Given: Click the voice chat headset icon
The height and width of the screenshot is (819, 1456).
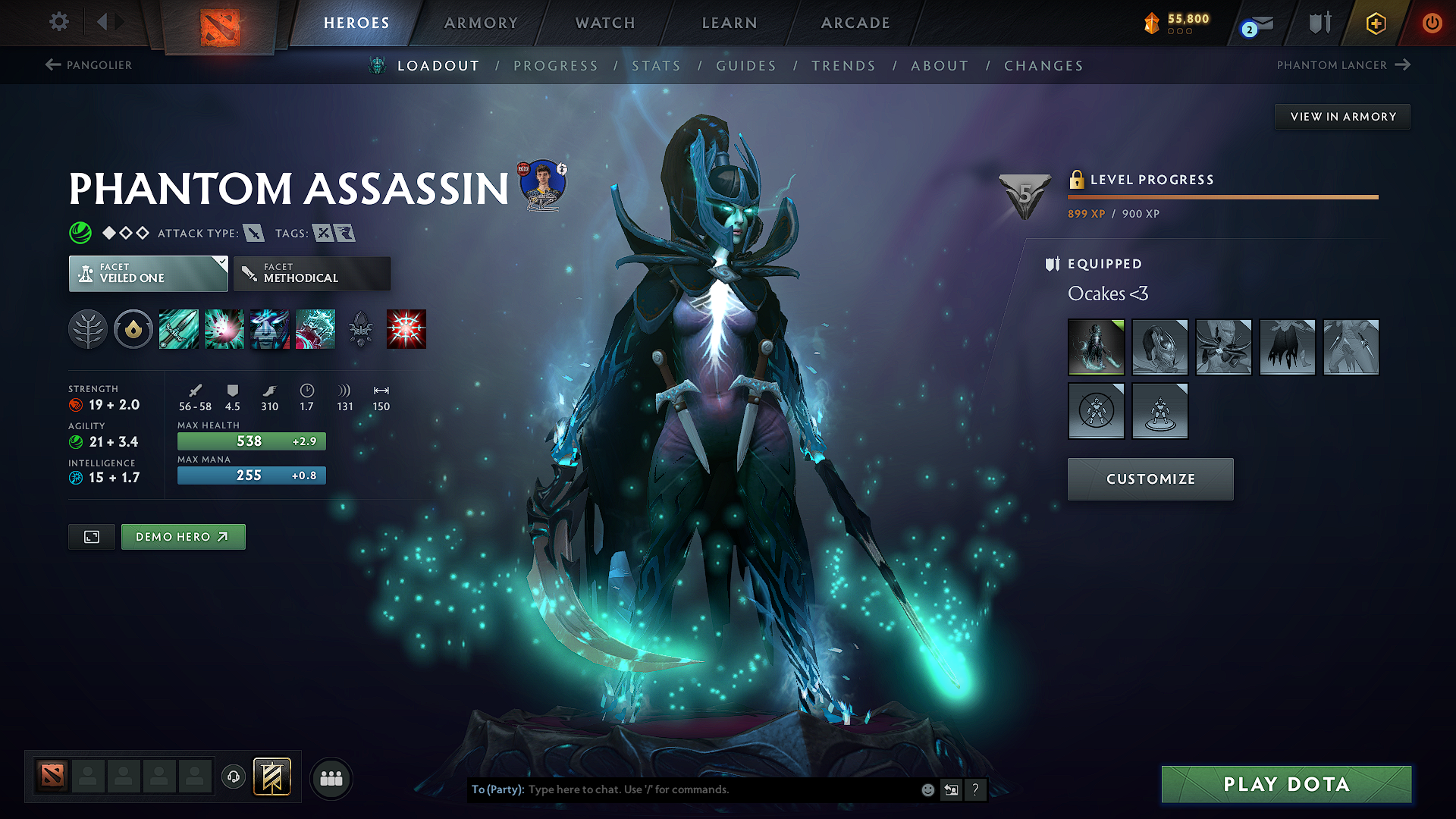Looking at the screenshot, I should pos(234,777).
